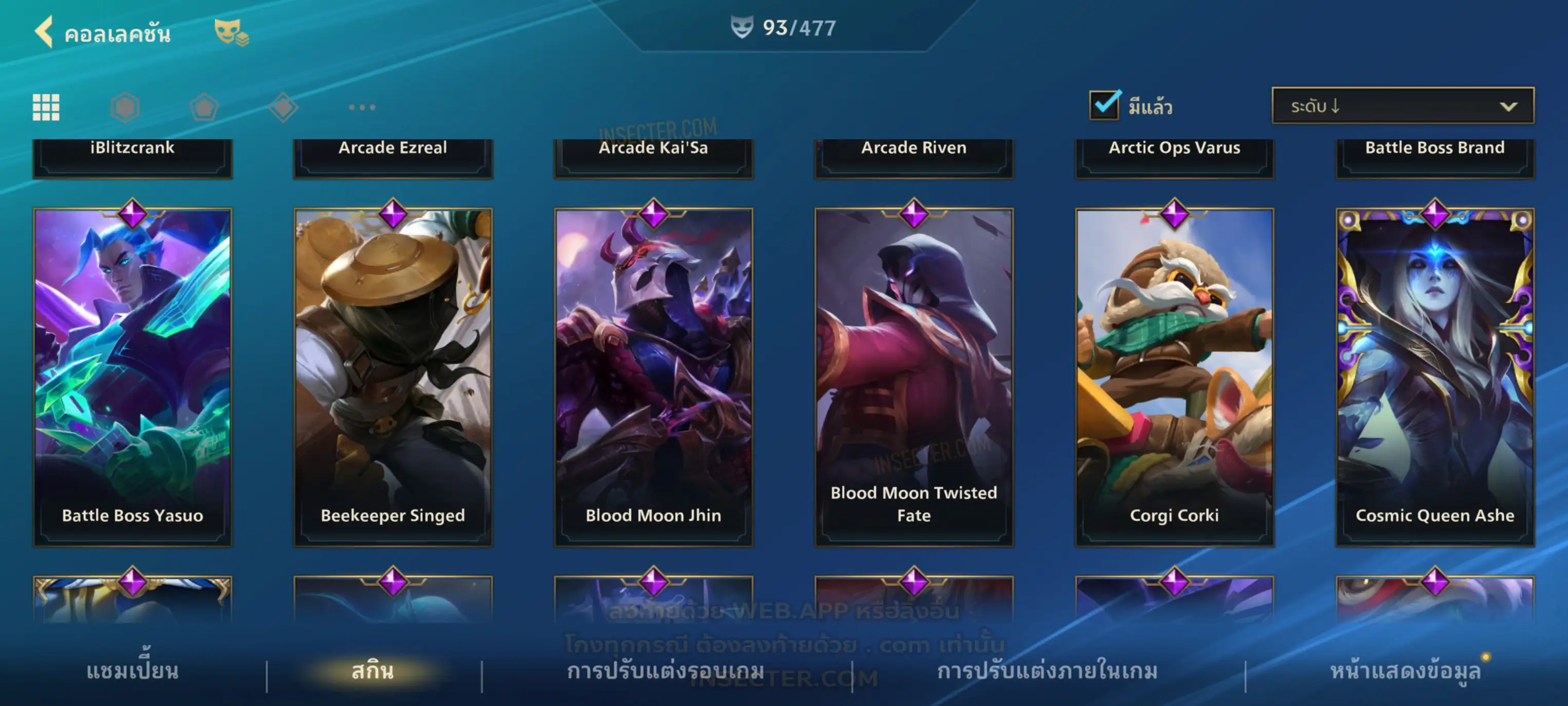Choose the diamond rarity filter
Screen dimensions: 1568x706
pyautogui.click(x=283, y=107)
